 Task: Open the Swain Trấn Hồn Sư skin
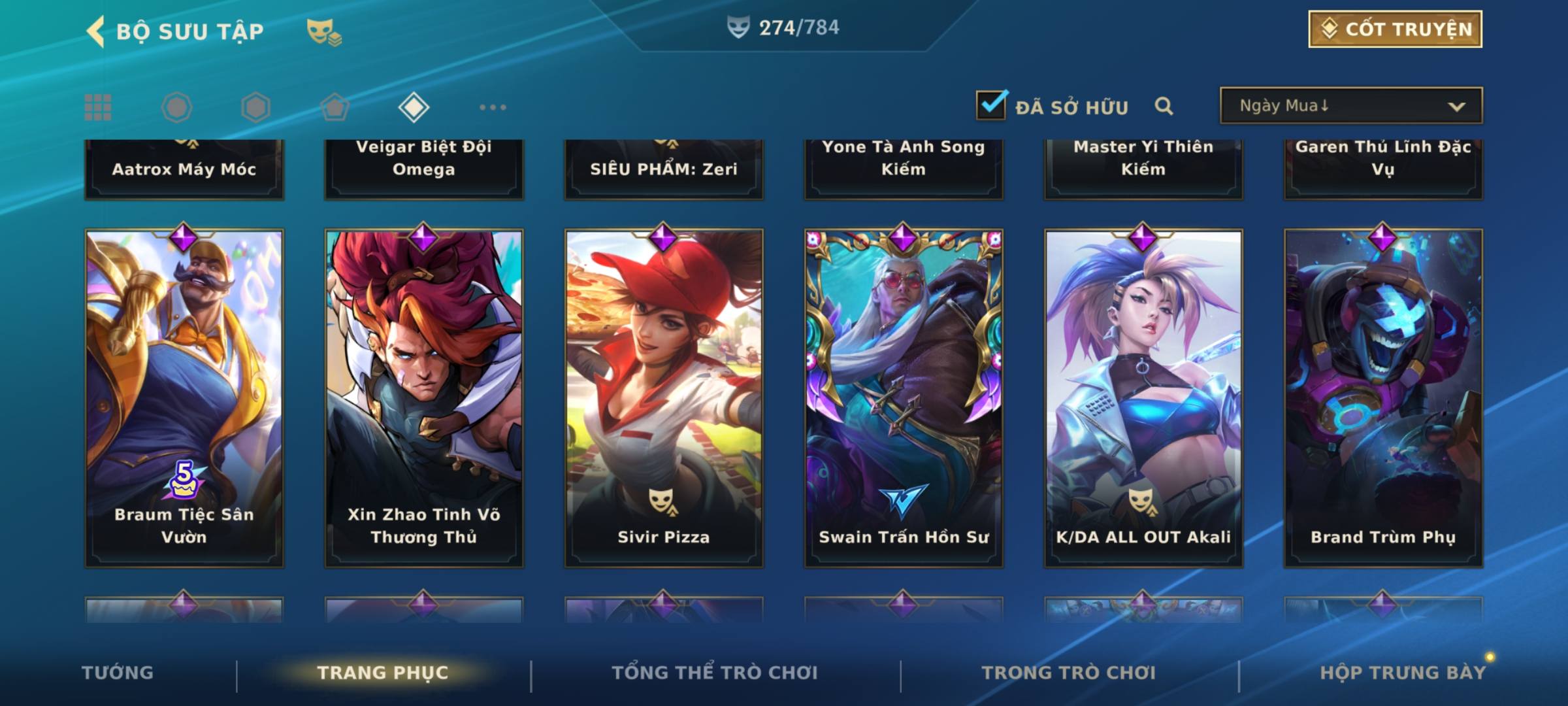point(904,397)
